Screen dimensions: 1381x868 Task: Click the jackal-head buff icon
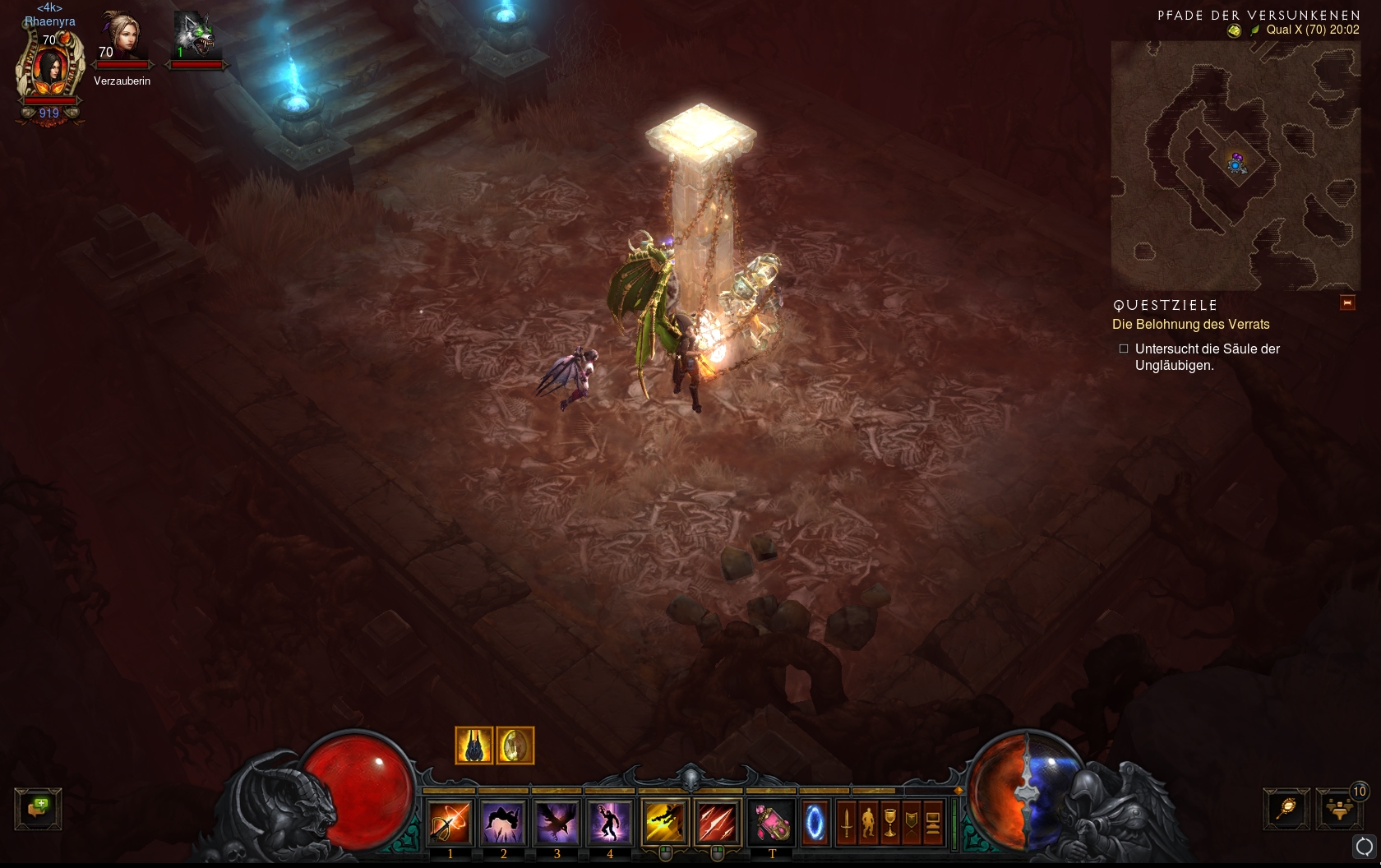tap(474, 746)
